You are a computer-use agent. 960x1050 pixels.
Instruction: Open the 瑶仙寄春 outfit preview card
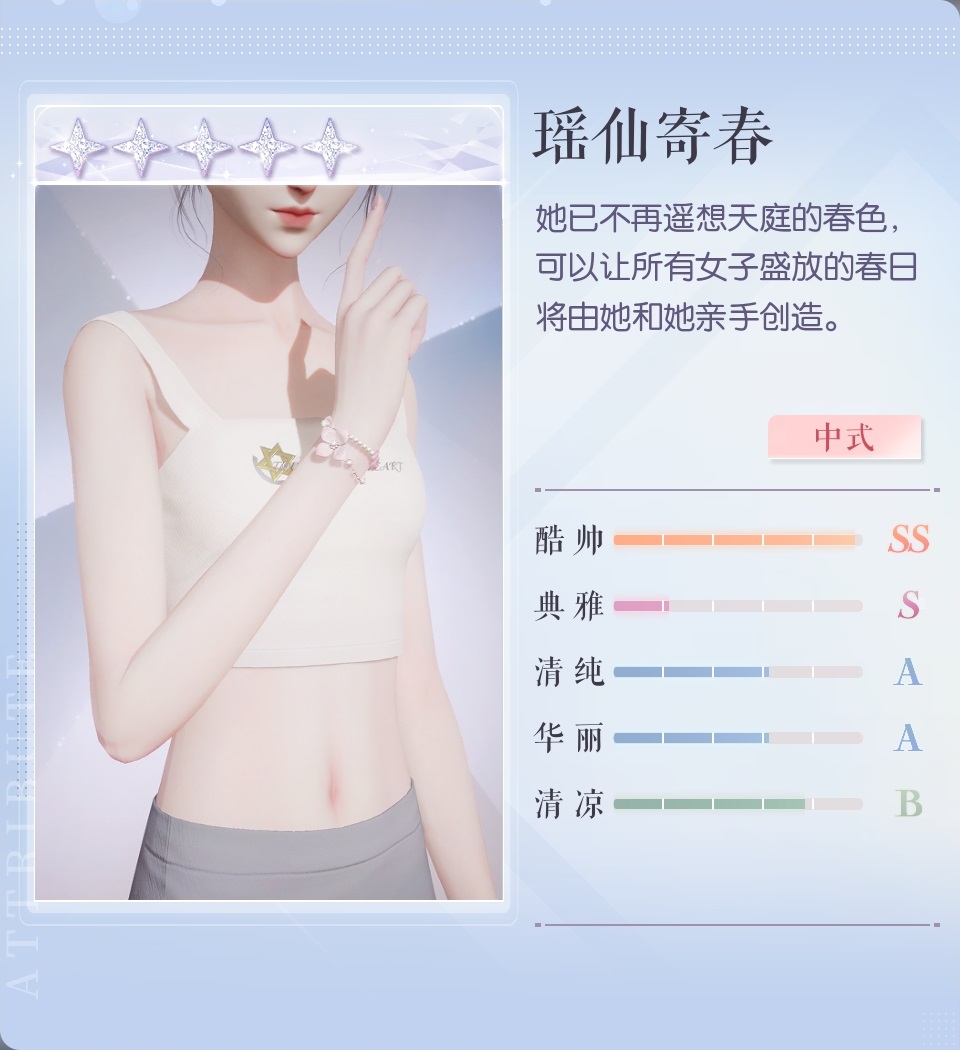point(268,540)
